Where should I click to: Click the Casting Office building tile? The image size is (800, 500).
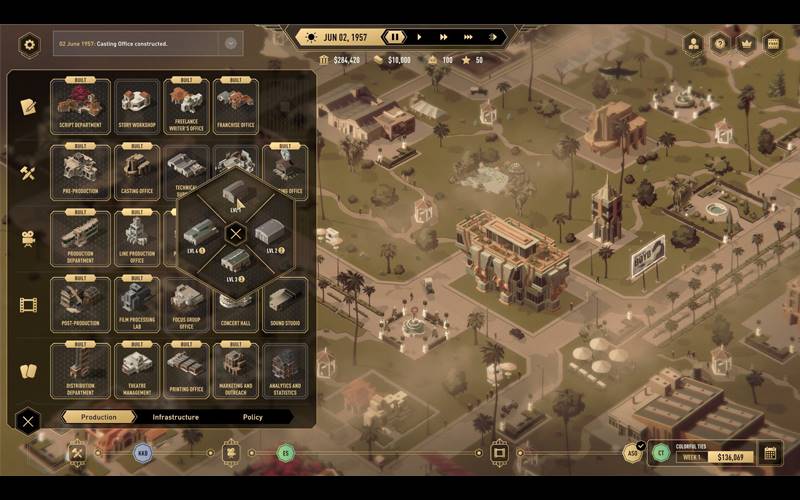[x=136, y=172]
